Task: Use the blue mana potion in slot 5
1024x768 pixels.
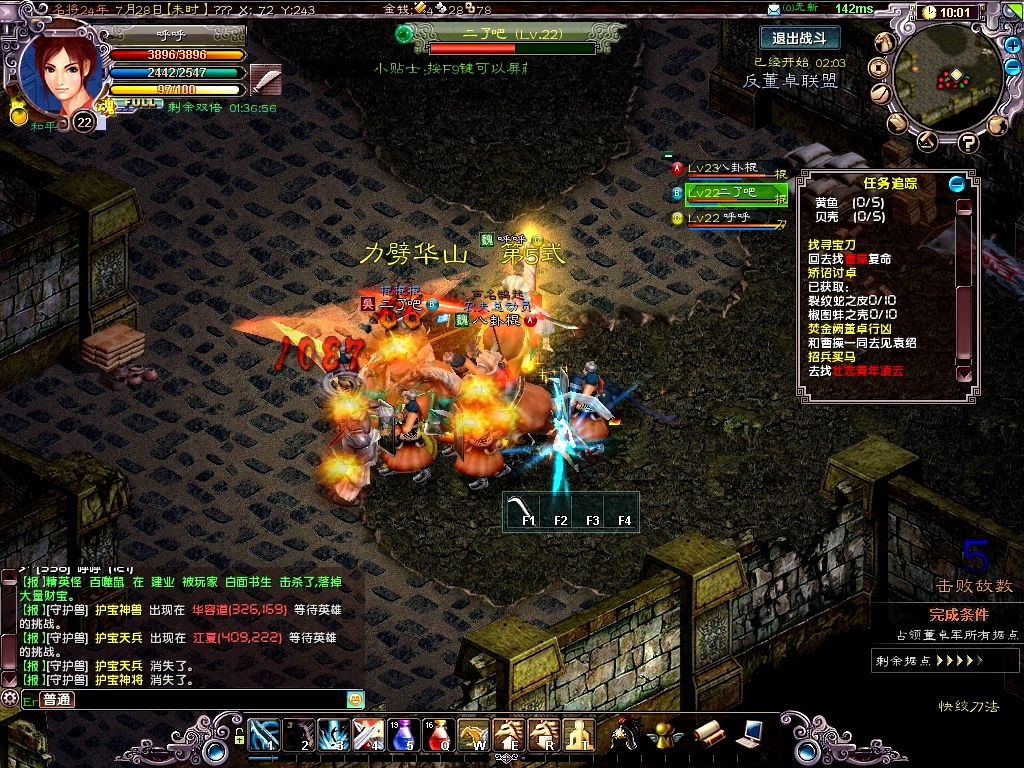Action: pyautogui.click(x=410, y=734)
